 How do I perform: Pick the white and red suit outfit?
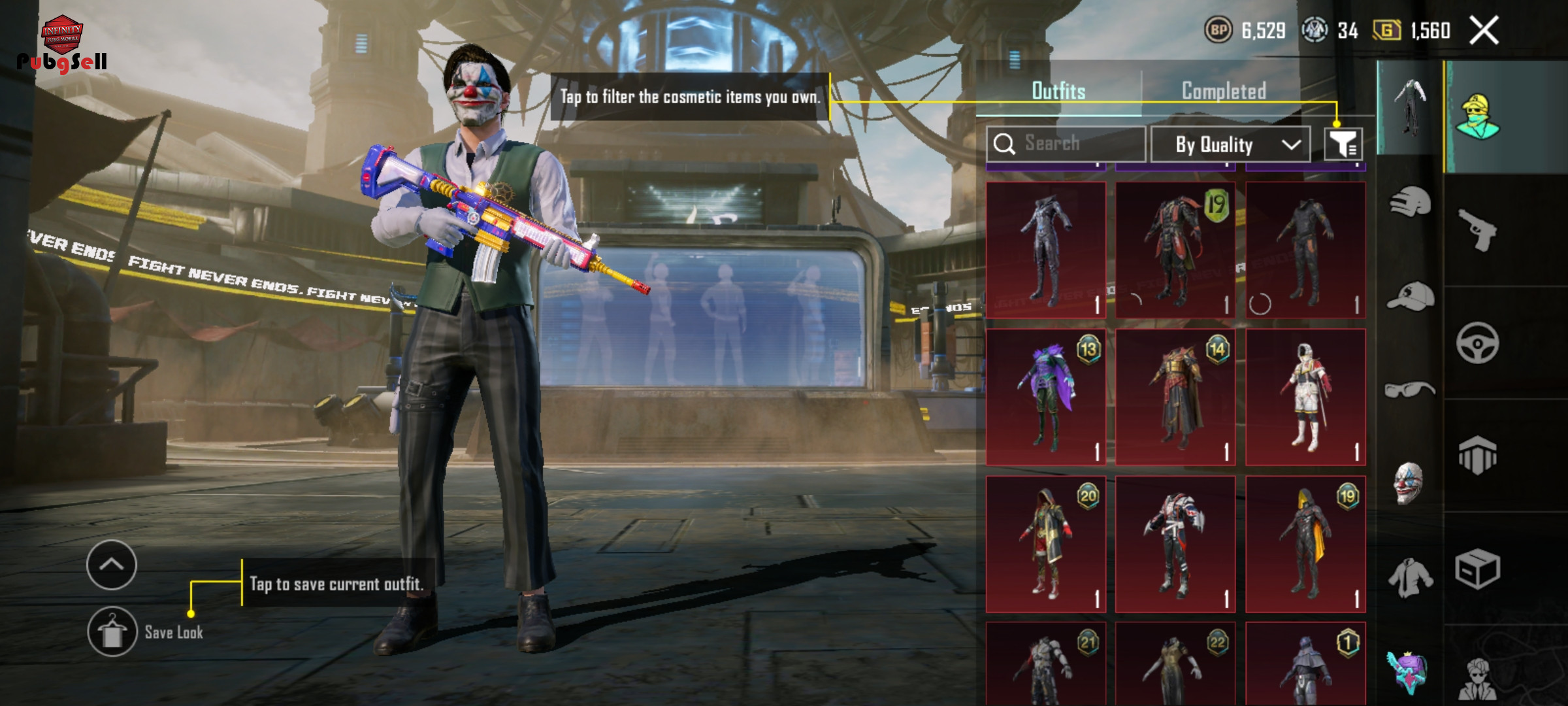click(x=1305, y=397)
